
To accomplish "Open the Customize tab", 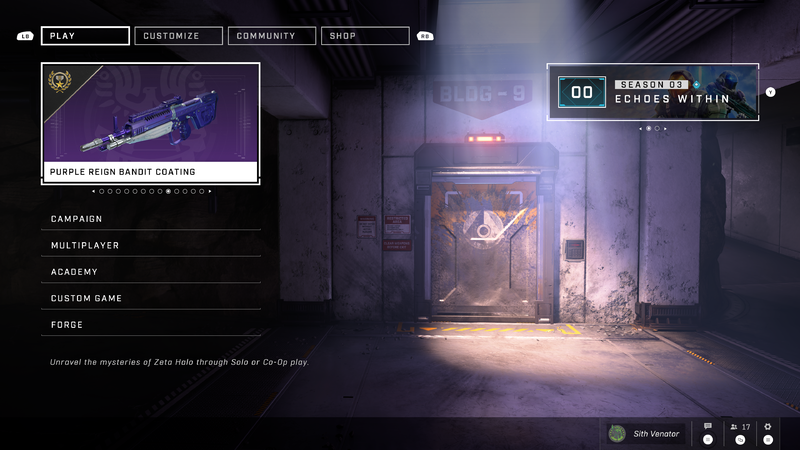I will (x=179, y=36).
